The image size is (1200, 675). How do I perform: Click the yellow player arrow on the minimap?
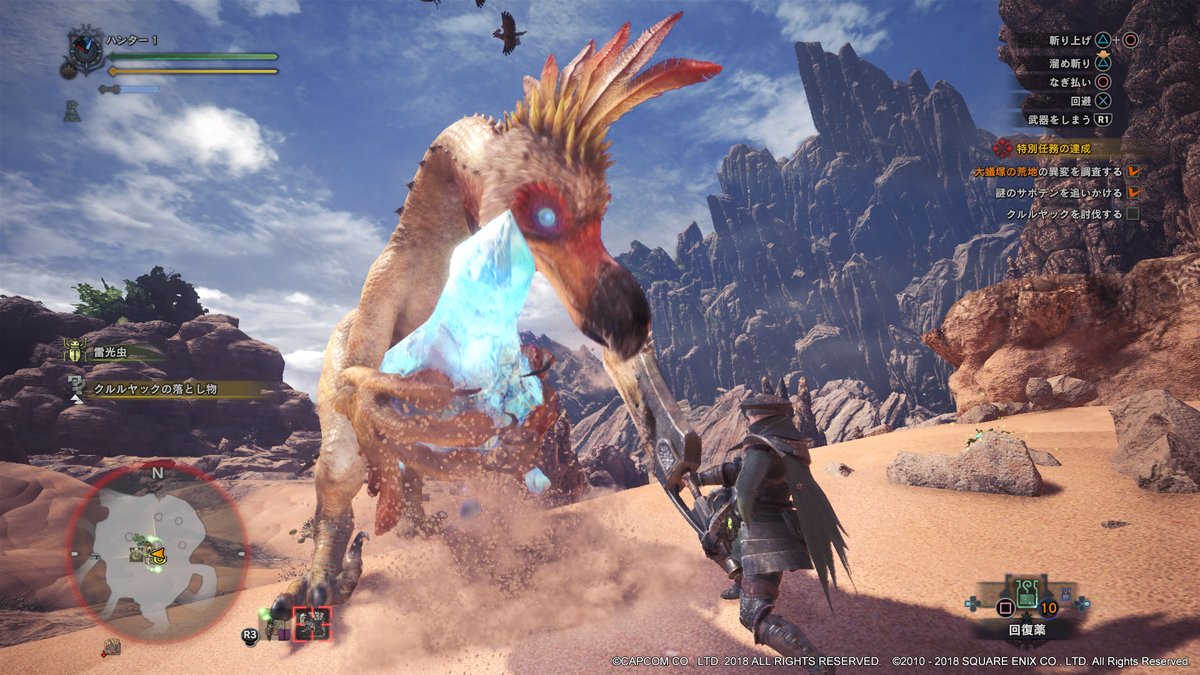click(x=157, y=552)
